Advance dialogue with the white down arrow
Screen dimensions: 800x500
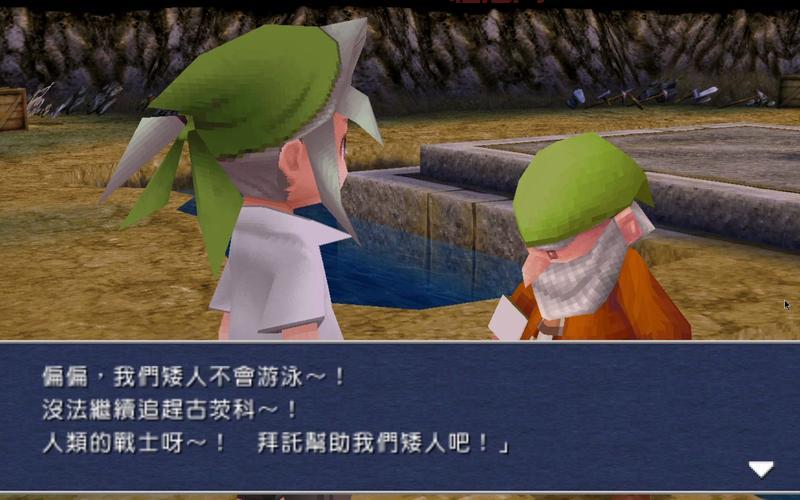pyautogui.click(x=761, y=468)
